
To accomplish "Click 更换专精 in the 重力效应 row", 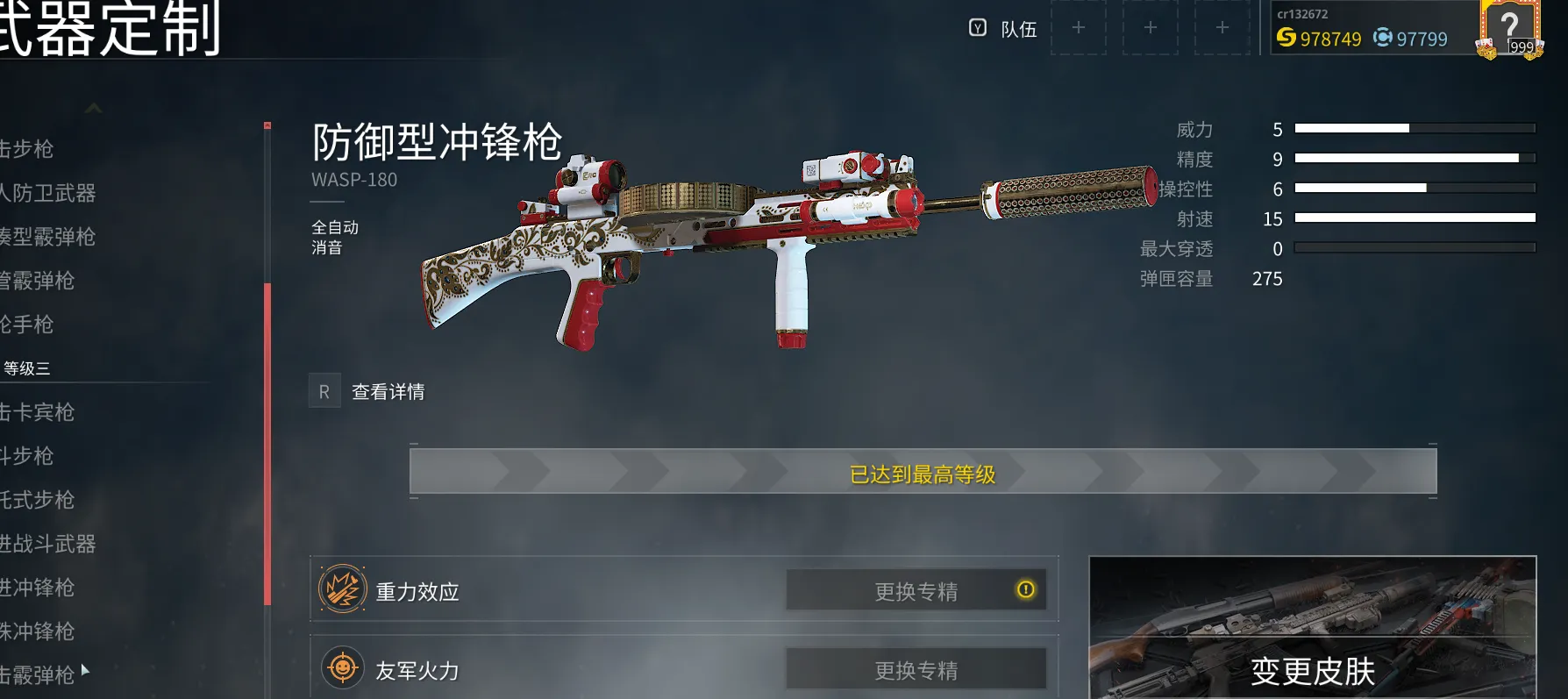I will pos(916,591).
